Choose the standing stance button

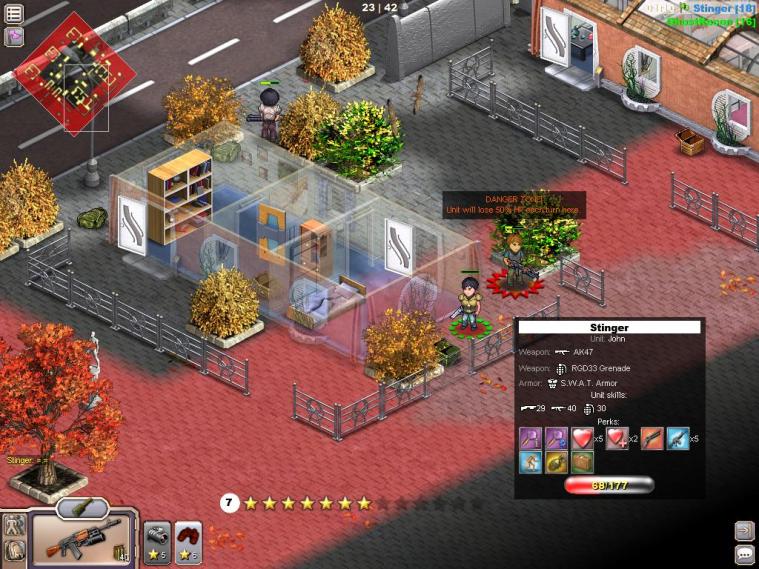click(x=15, y=525)
